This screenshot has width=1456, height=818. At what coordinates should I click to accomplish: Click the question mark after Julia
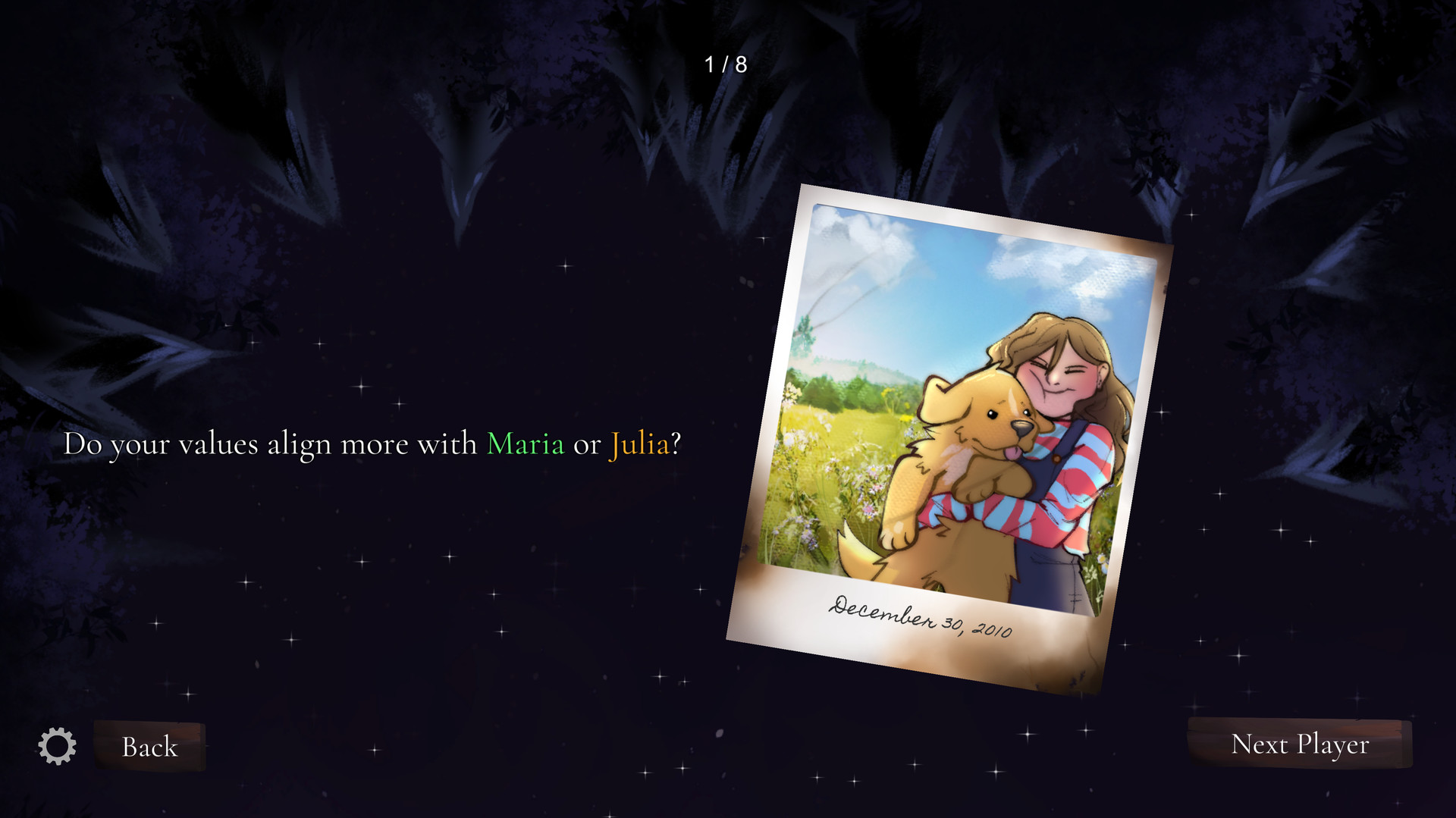click(676, 443)
